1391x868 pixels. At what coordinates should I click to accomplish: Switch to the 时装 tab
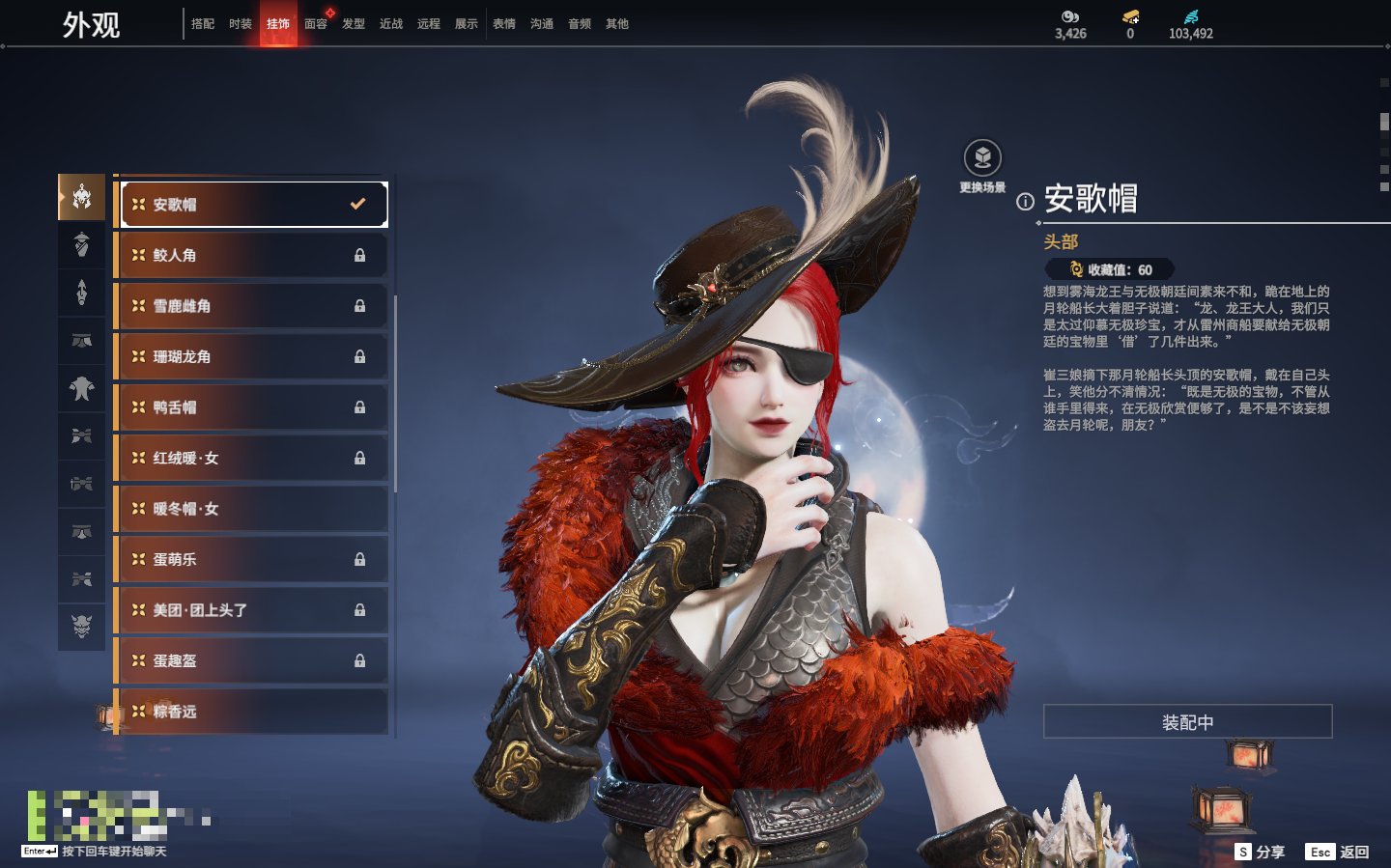[241, 24]
